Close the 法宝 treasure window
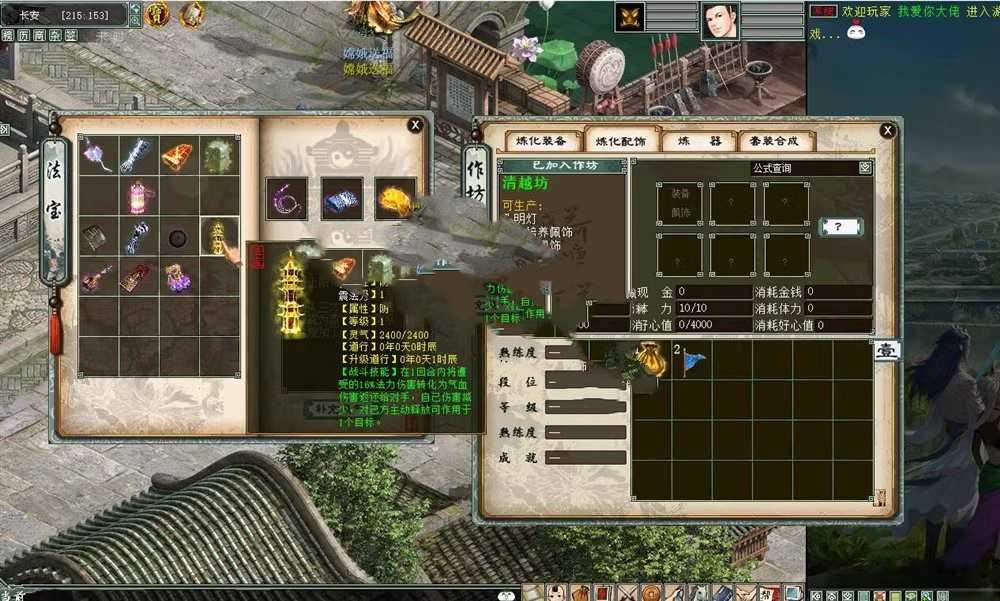1000x601 pixels. (415, 125)
